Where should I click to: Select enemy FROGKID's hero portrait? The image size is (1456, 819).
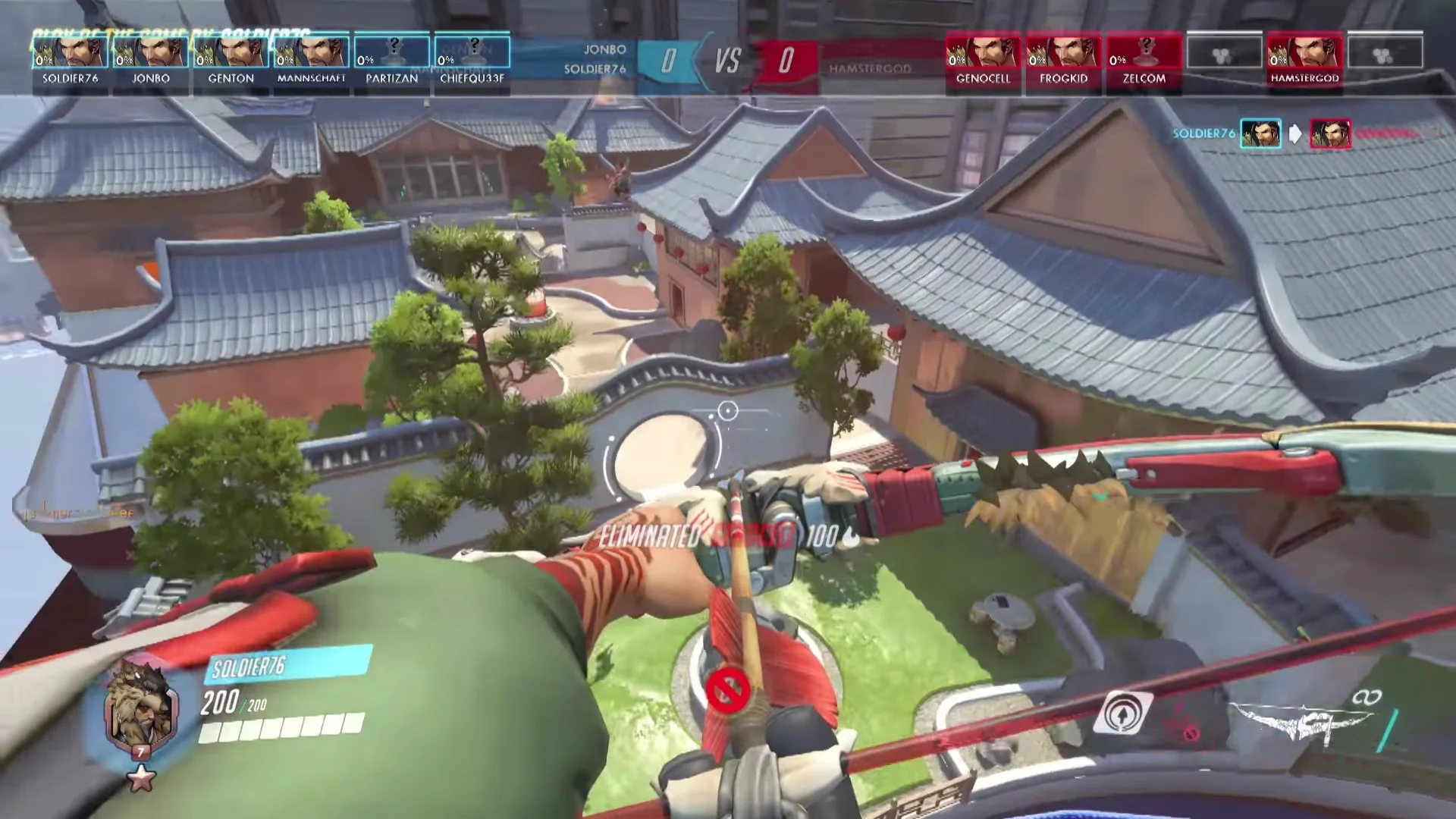pyautogui.click(x=1063, y=52)
